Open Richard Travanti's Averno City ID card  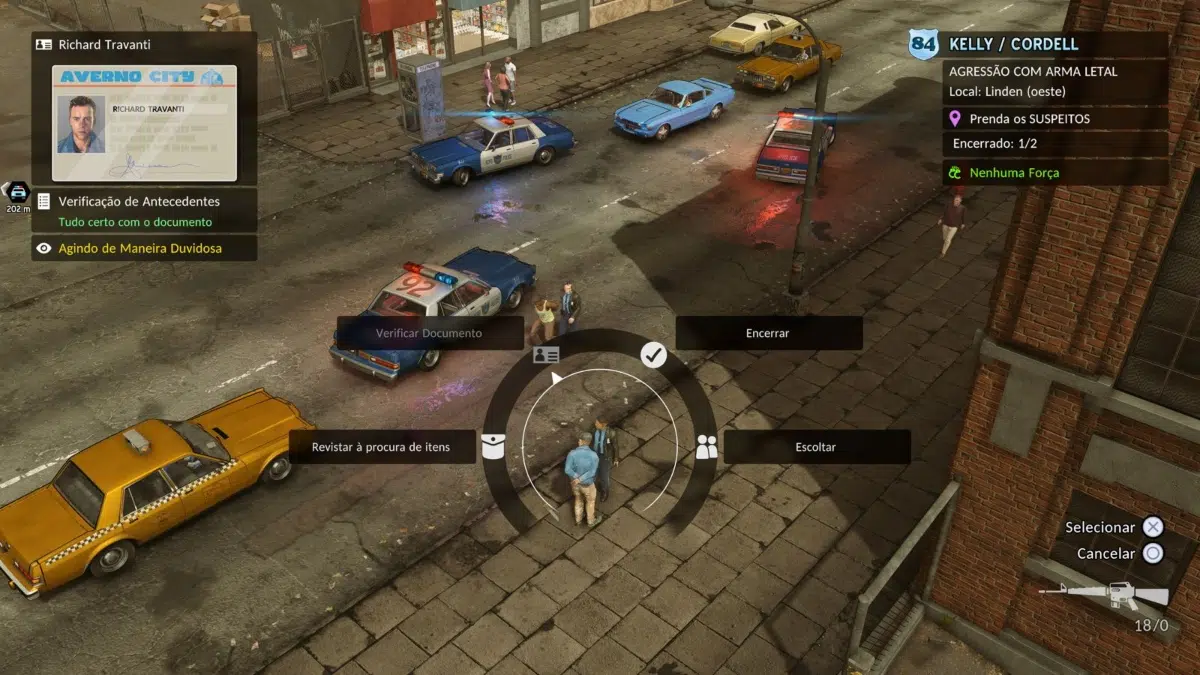[x=145, y=123]
